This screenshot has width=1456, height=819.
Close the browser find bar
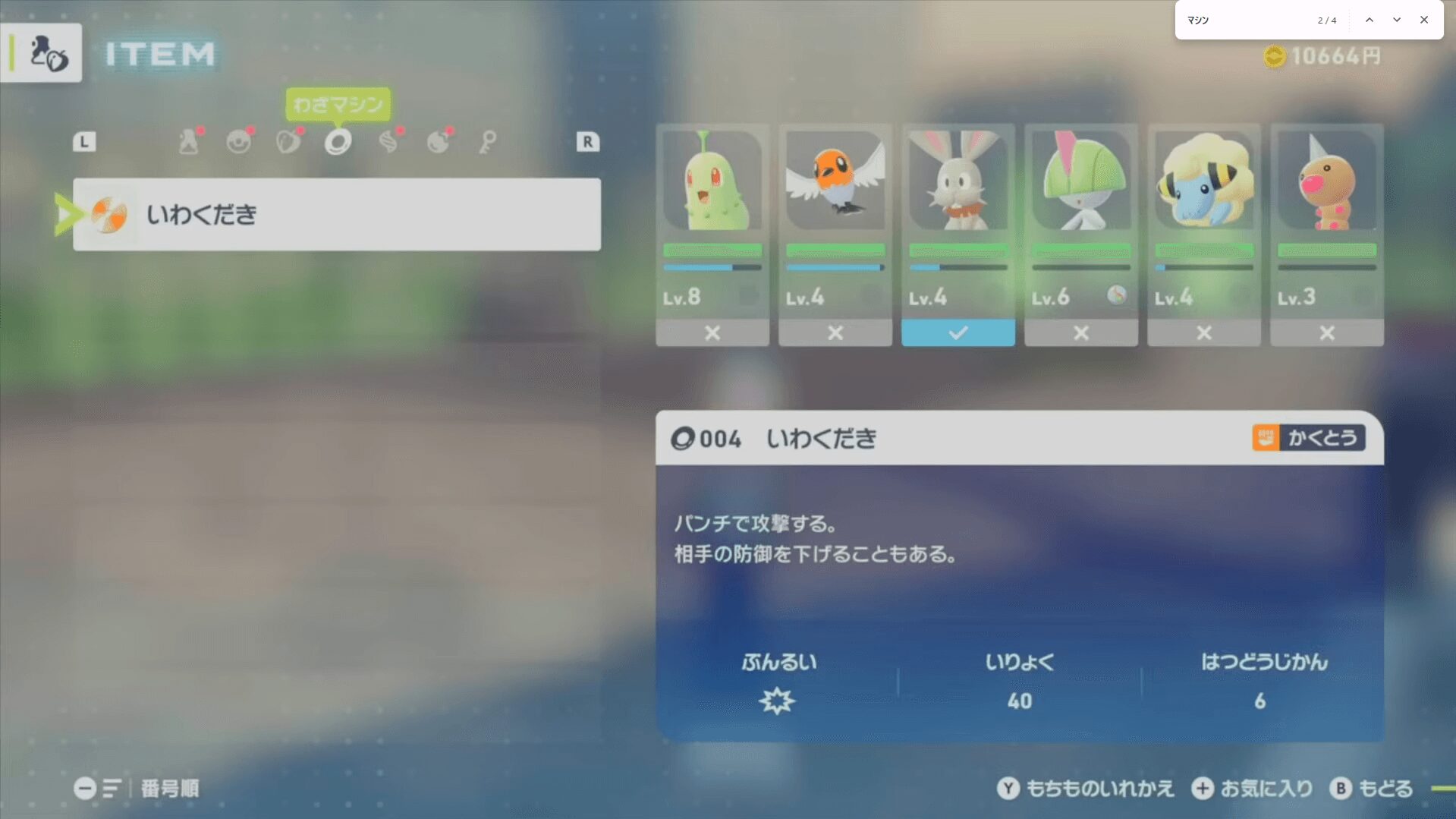pos(1424,20)
